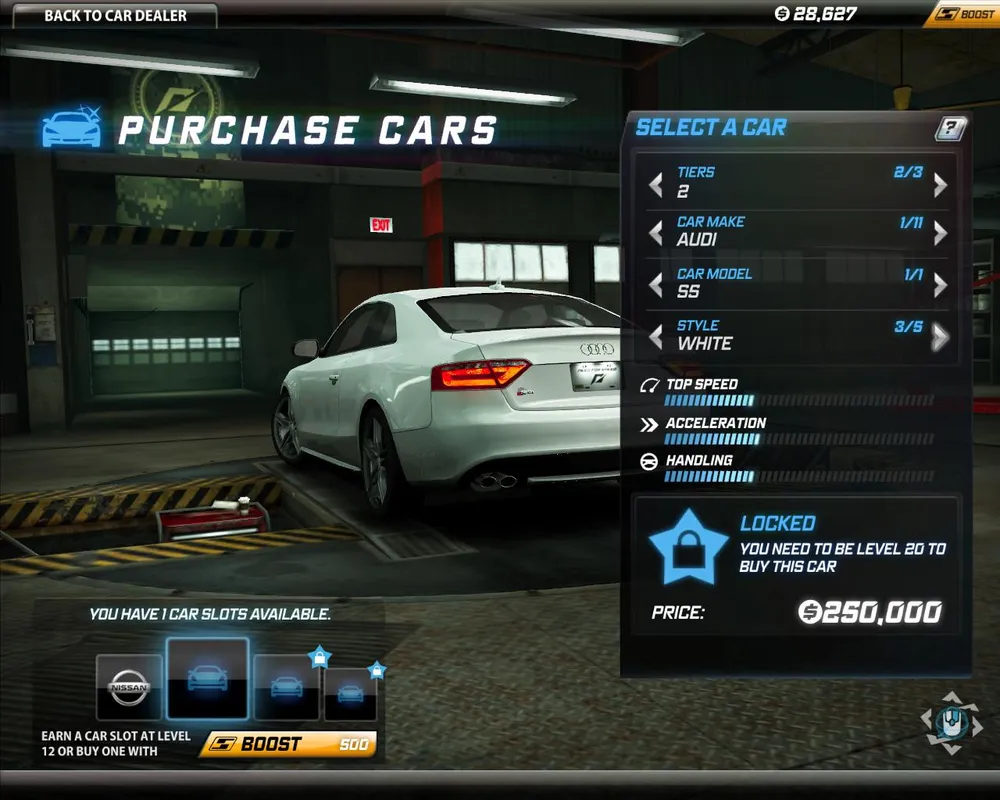Choose the previous car model

pos(656,285)
